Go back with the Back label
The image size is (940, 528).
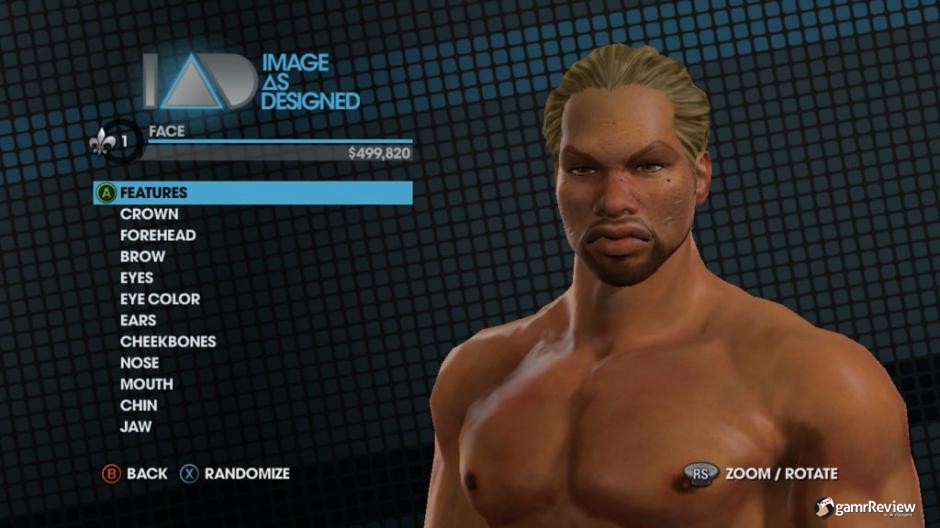click(147, 474)
